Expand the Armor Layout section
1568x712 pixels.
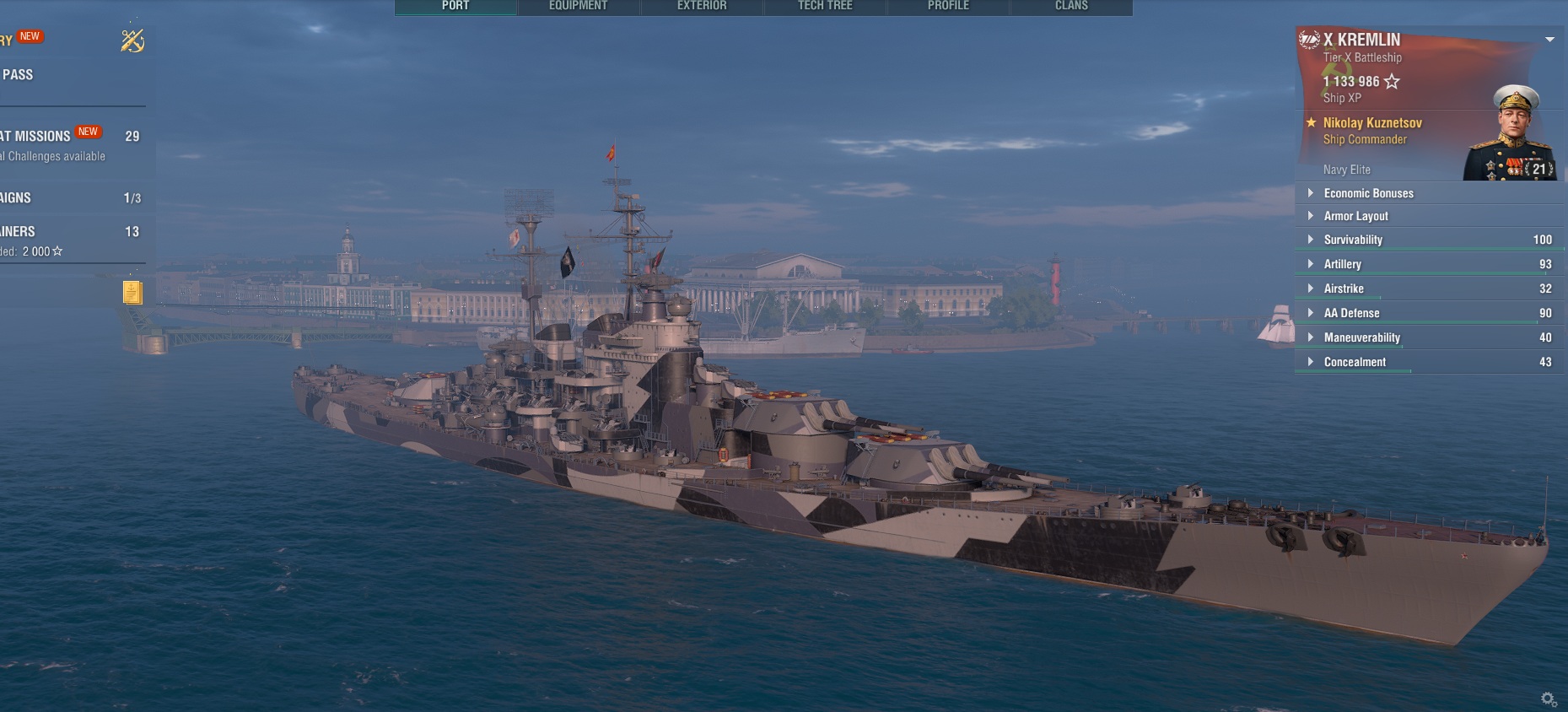(1355, 216)
